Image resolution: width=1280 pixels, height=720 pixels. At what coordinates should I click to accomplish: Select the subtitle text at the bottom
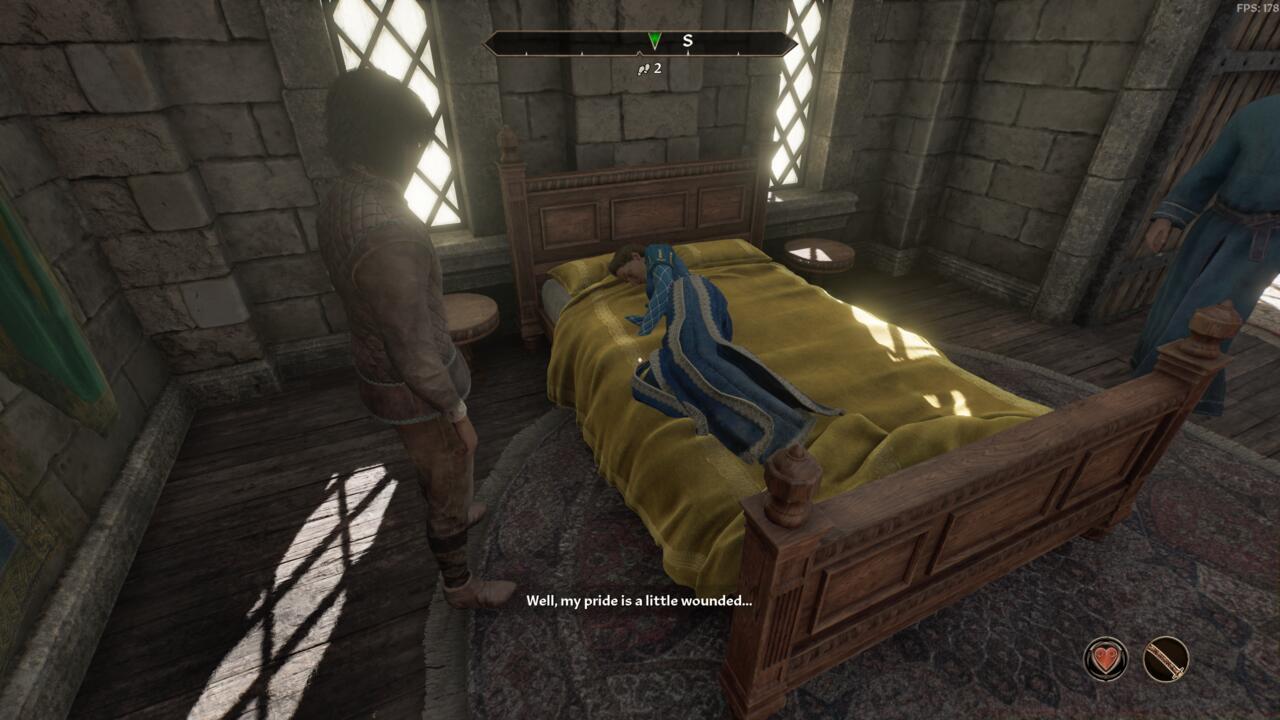637,602
